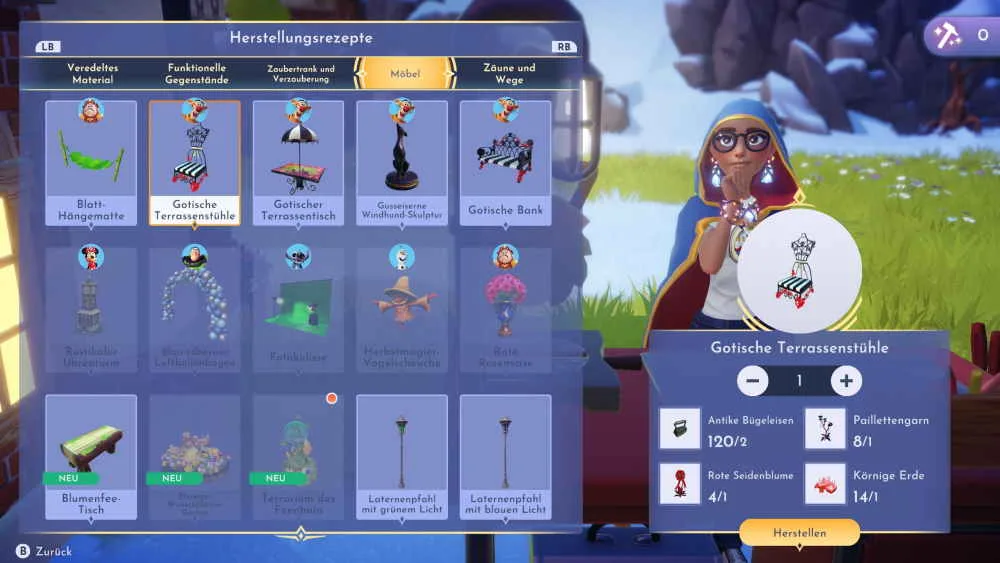Viewport: 1000px width, 563px height.
Task: Select the Zaubertrank und Verzauberung tab
Action: [301, 73]
